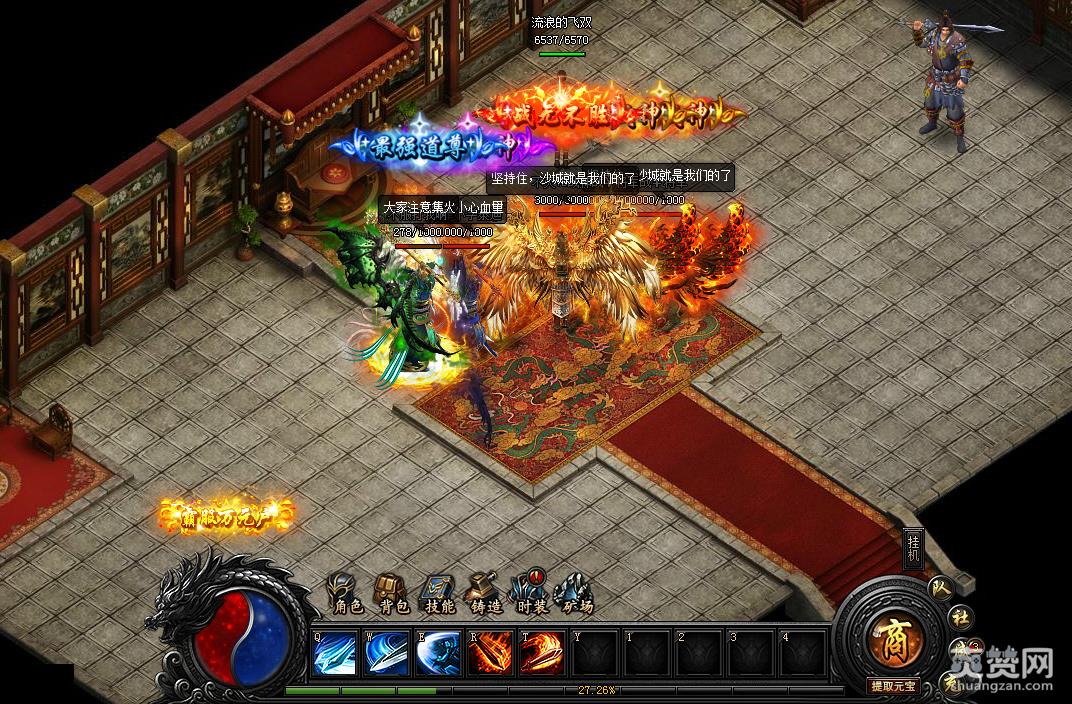This screenshot has height=704, width=1072.
Task: Open the 社 guild button
Action: click(960, 616)
